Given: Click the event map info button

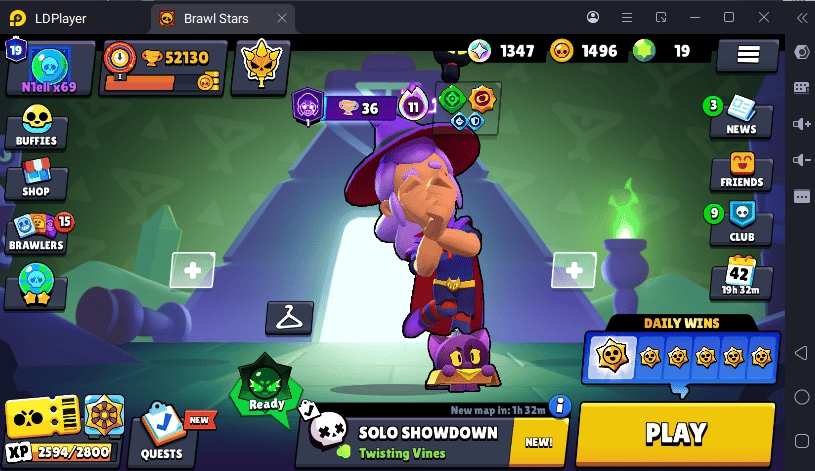Looking at the screenshot, I should pyautogui.click(x=560, y=406).
